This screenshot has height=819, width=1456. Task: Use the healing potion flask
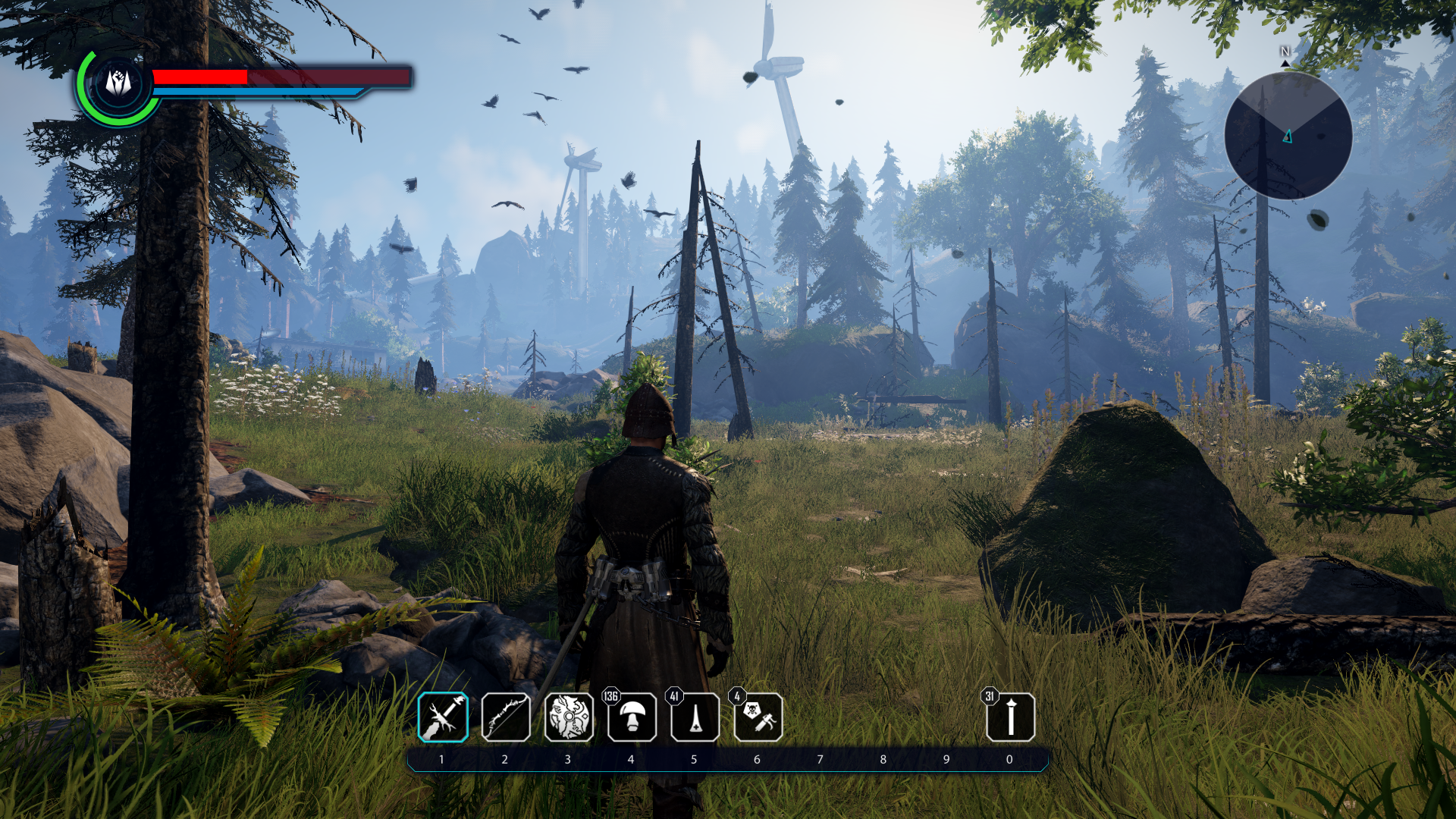click(x=695, y=717)
